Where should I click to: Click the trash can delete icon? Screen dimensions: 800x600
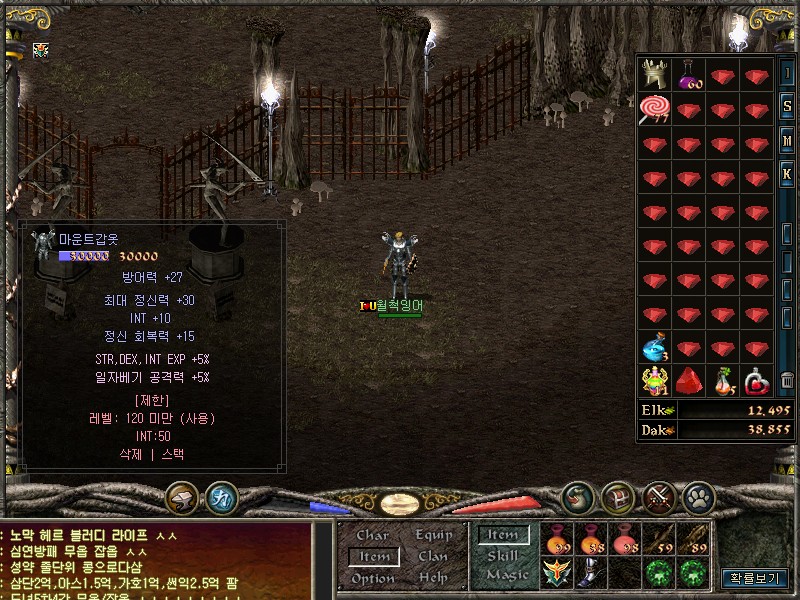788,380
